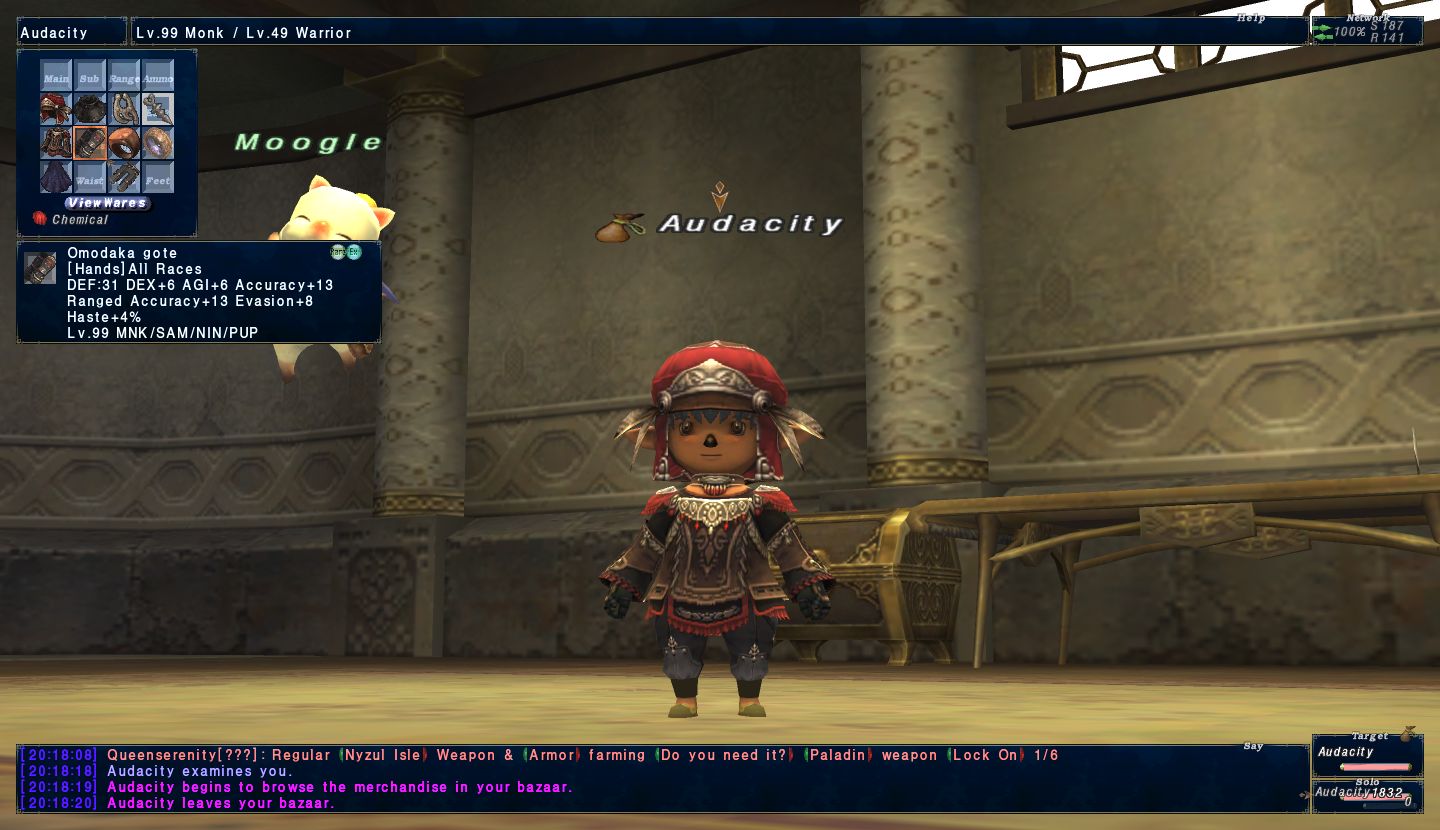Select the dark necklace in the neck slot
Viewport: 1440px width, 830px height.
[x=90, y=110]
